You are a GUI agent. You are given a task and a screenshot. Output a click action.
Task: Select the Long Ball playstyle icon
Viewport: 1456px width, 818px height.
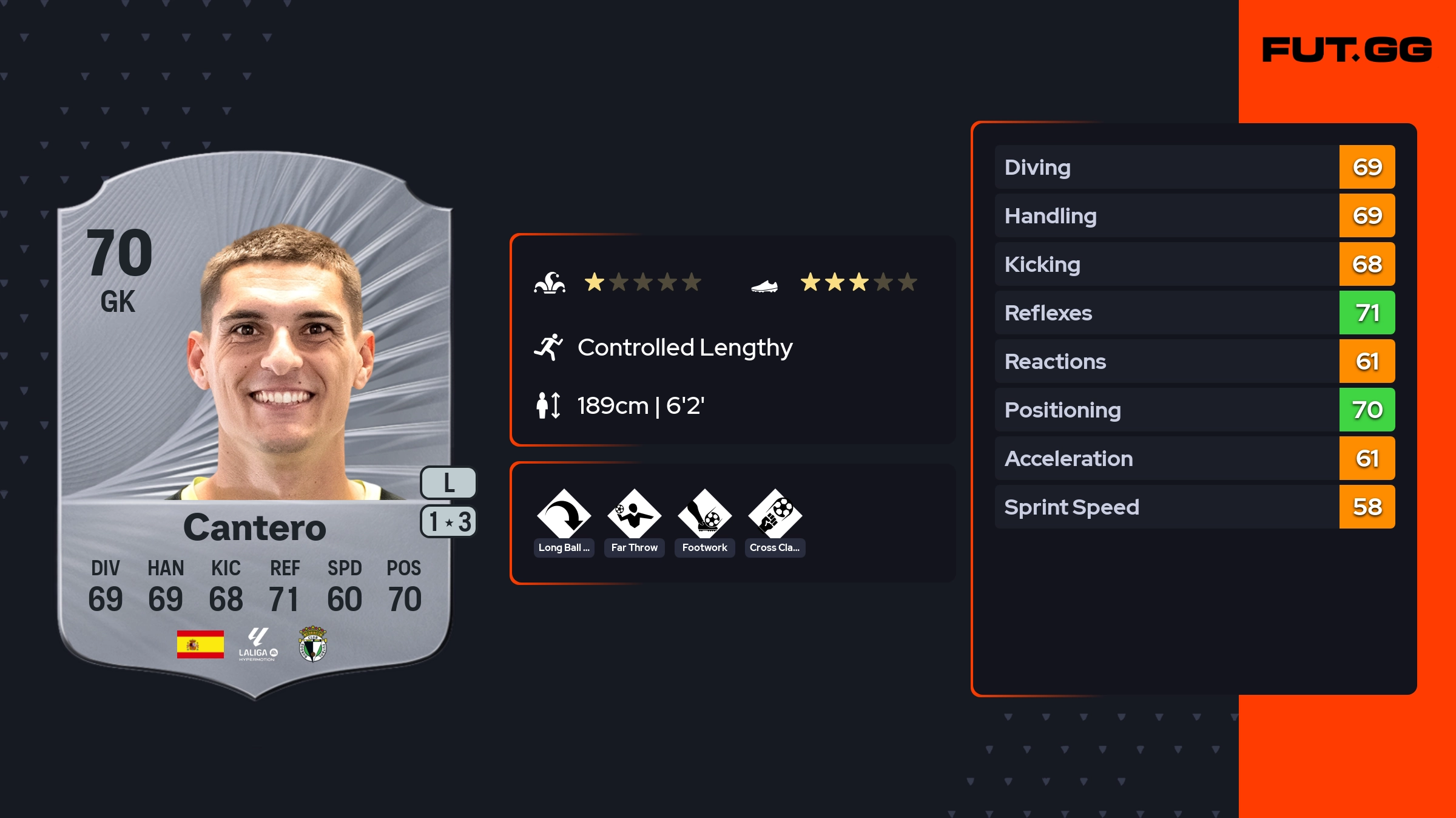[x=564, y=515]
